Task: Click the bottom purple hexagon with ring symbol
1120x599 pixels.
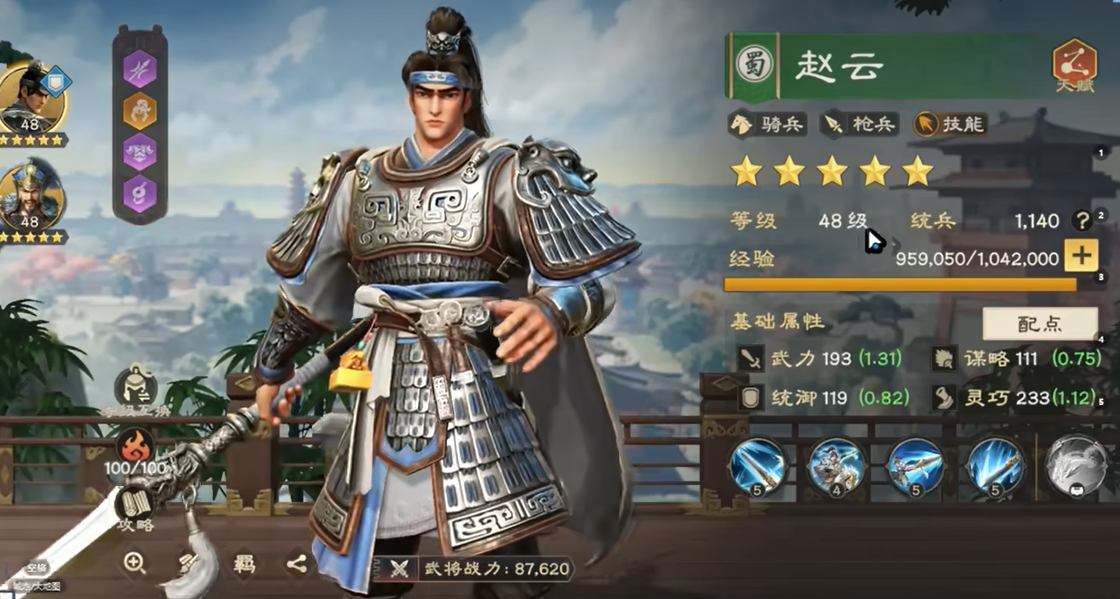Action: coord(140,193)
